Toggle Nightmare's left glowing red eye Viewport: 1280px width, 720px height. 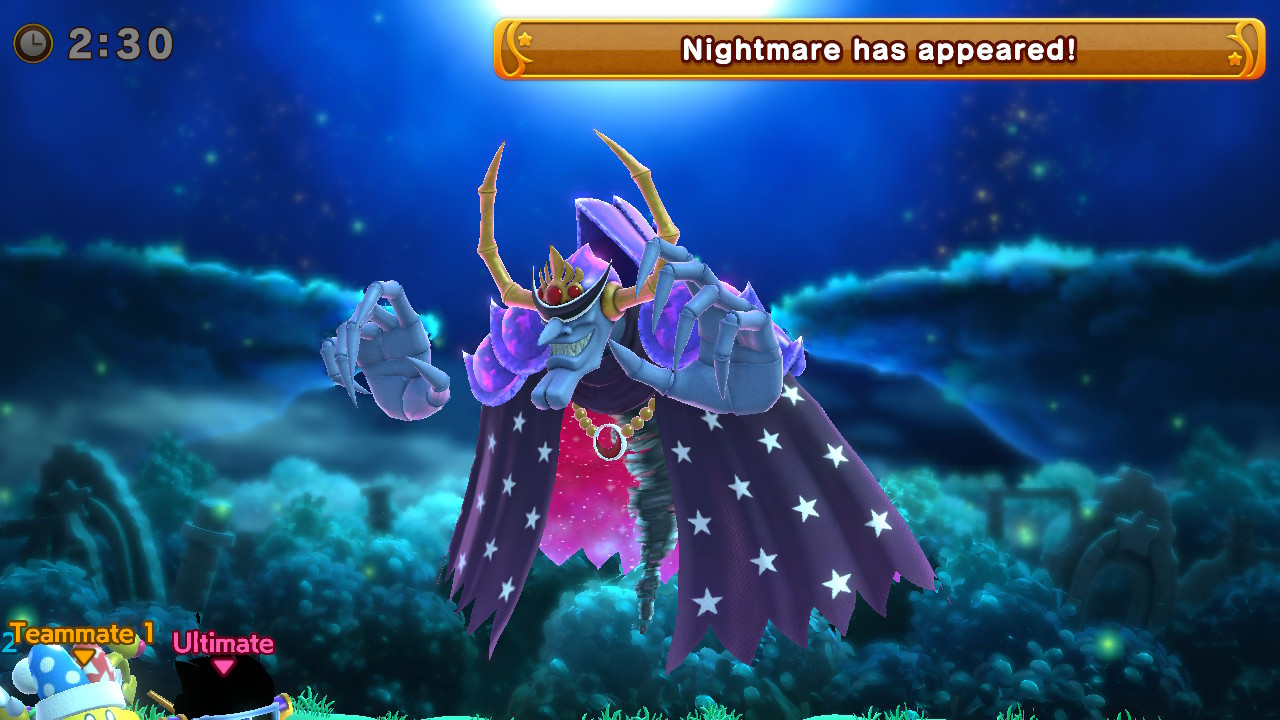point(553,294)
